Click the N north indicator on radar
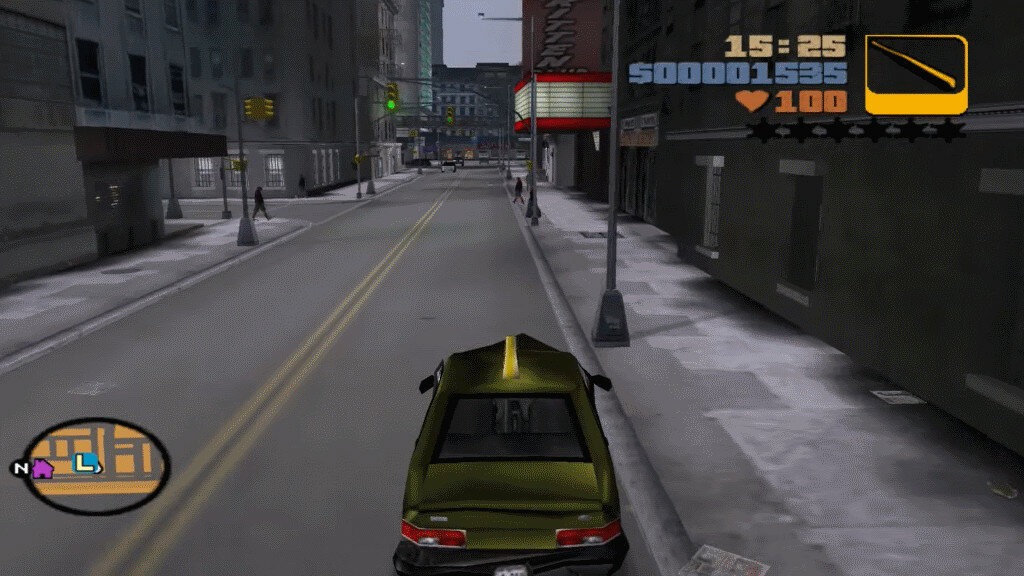This screenshot has width=1024, height=576. point(20,468)
